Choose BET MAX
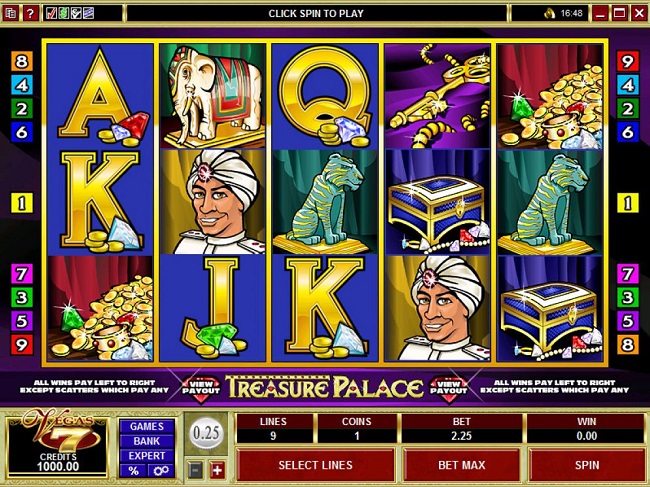 [x=461, y=465]
